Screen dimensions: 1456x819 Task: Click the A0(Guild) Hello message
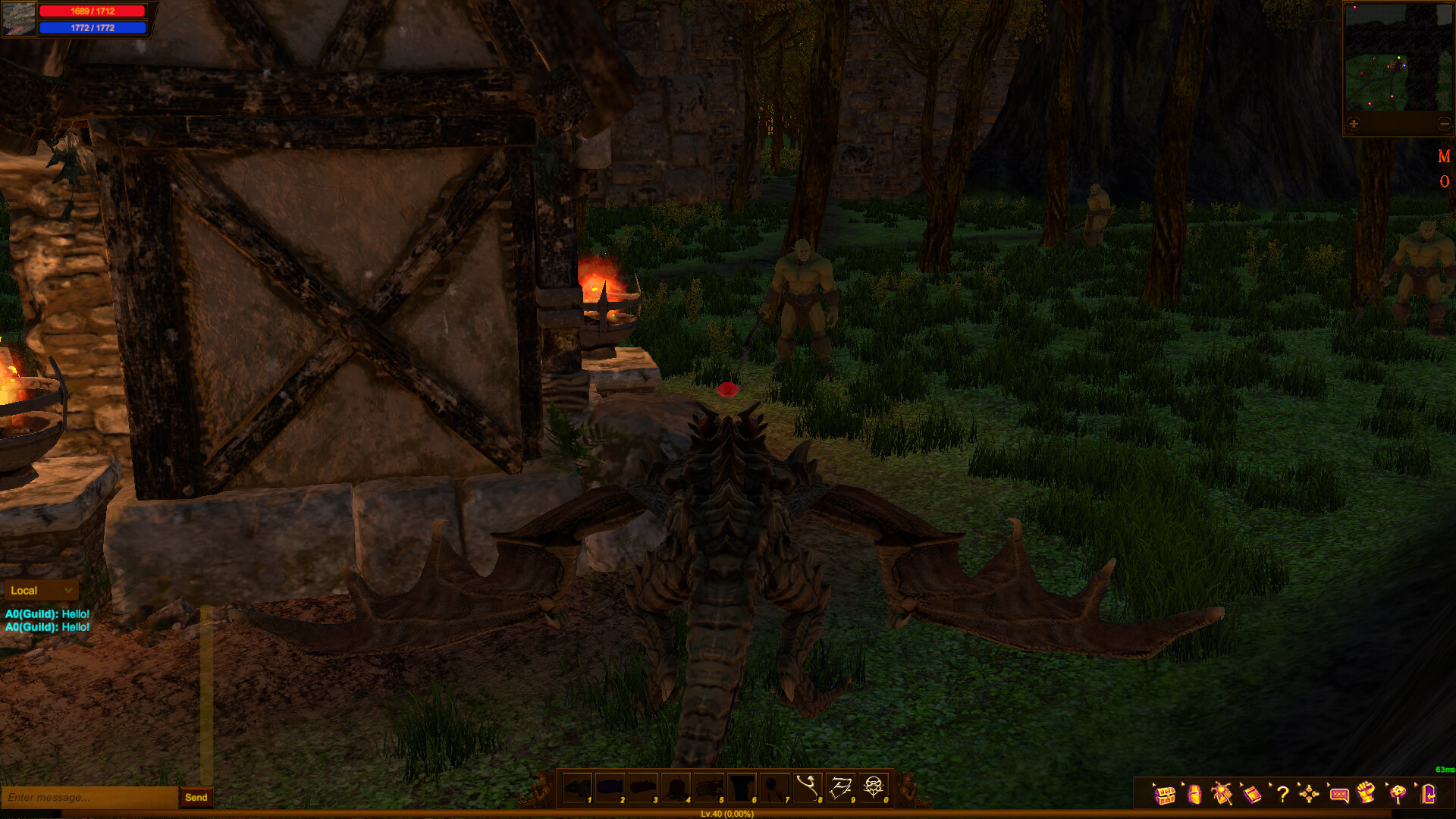(47, 616)
